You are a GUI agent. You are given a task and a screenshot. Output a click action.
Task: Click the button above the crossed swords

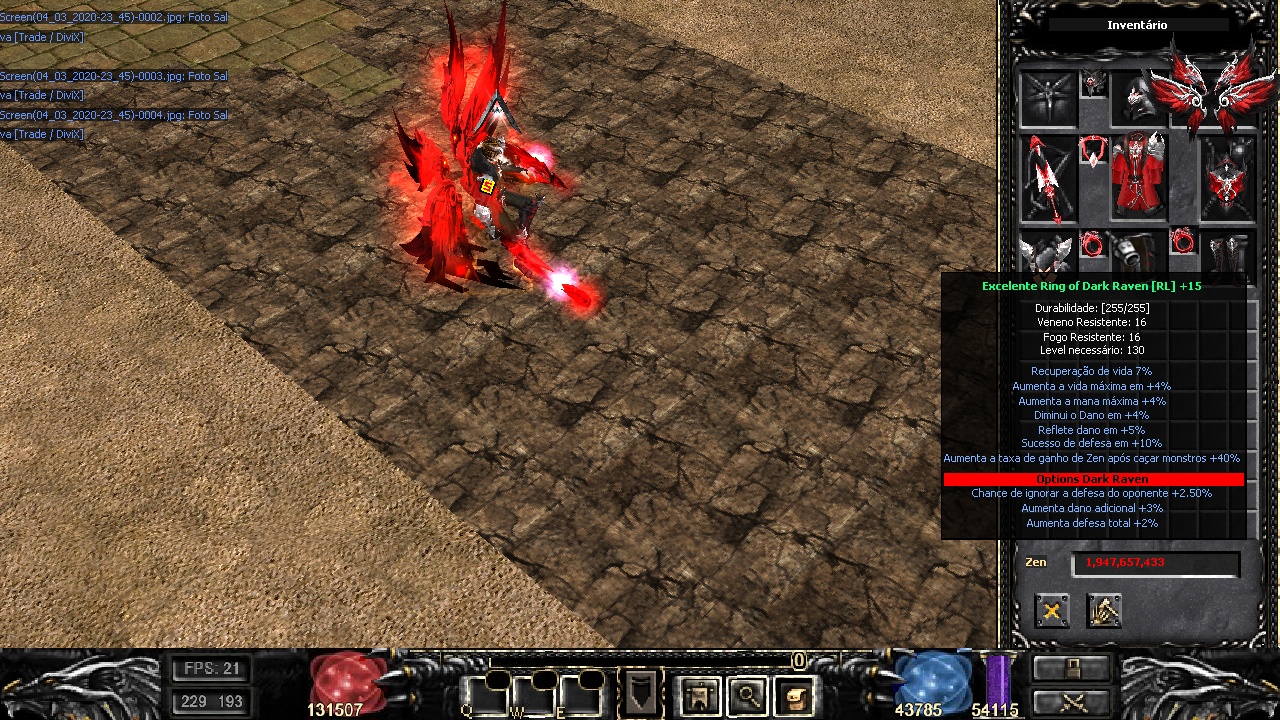pos(1072,668)
